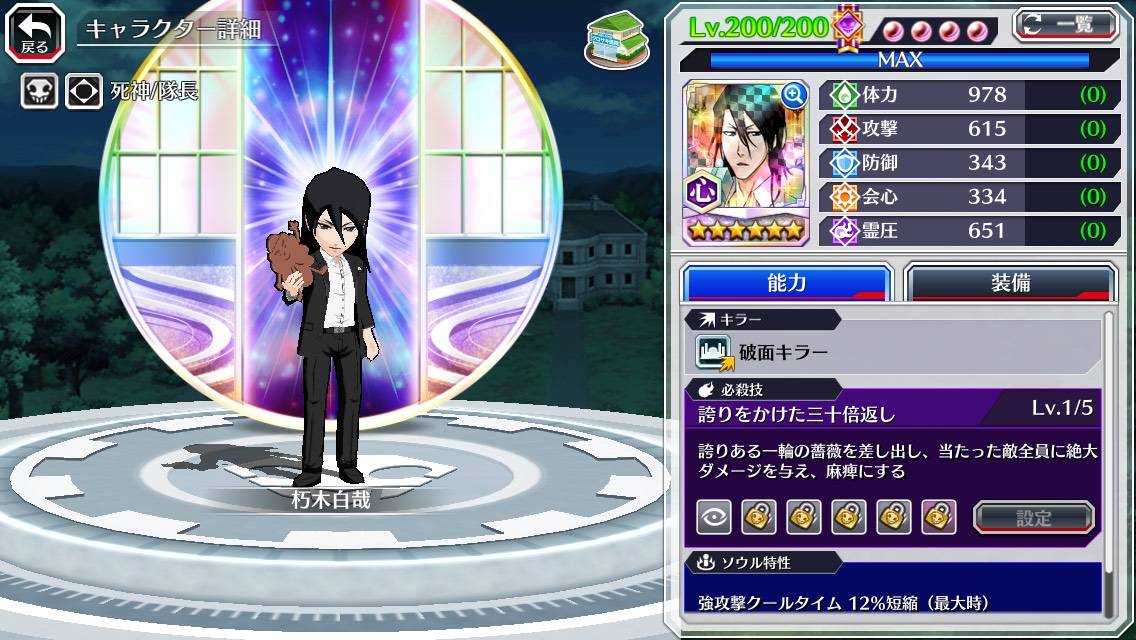Tap the skull affiliation icon
The height and width of the screenshot is (640, 1136).
[39, 92]
